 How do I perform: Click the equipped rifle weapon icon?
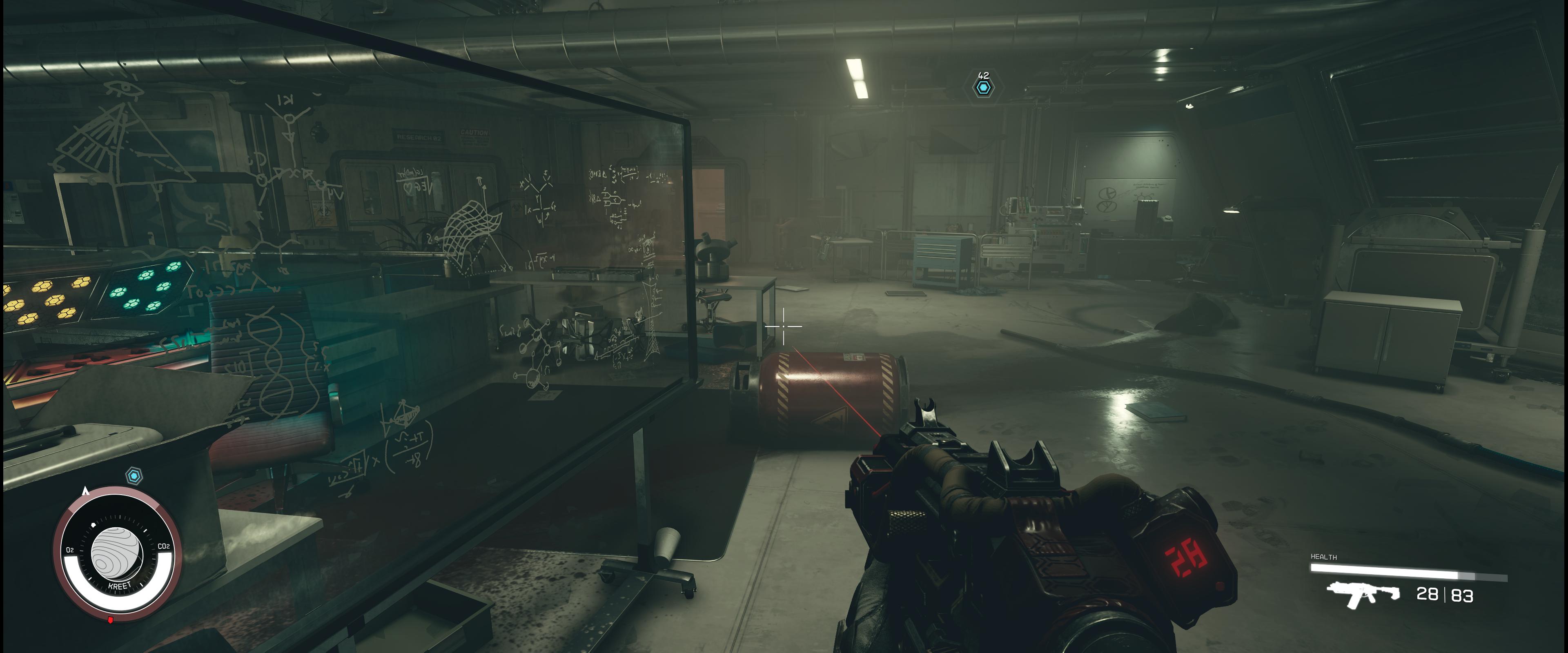(1362, 594)
